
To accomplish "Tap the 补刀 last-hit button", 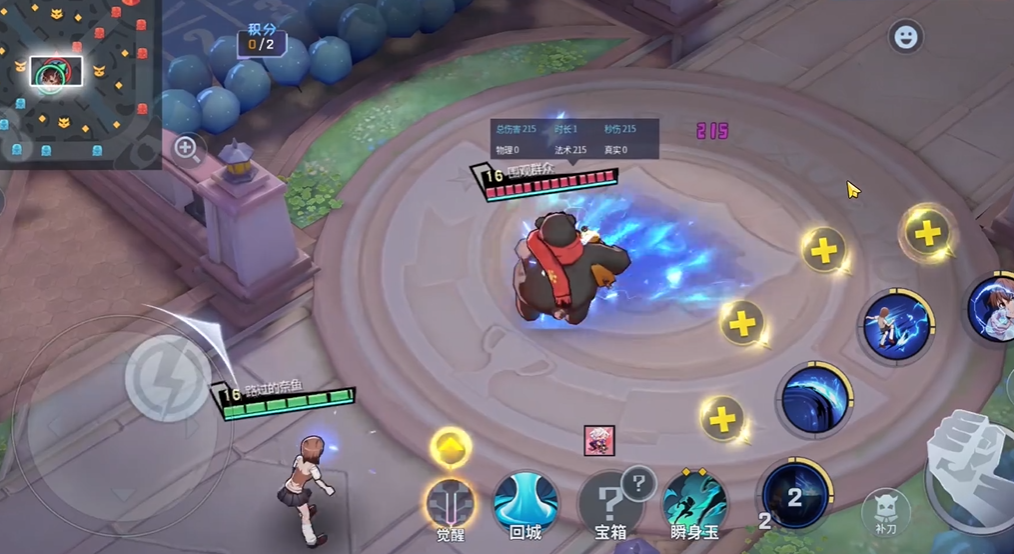I will click(x=884, y=512).
